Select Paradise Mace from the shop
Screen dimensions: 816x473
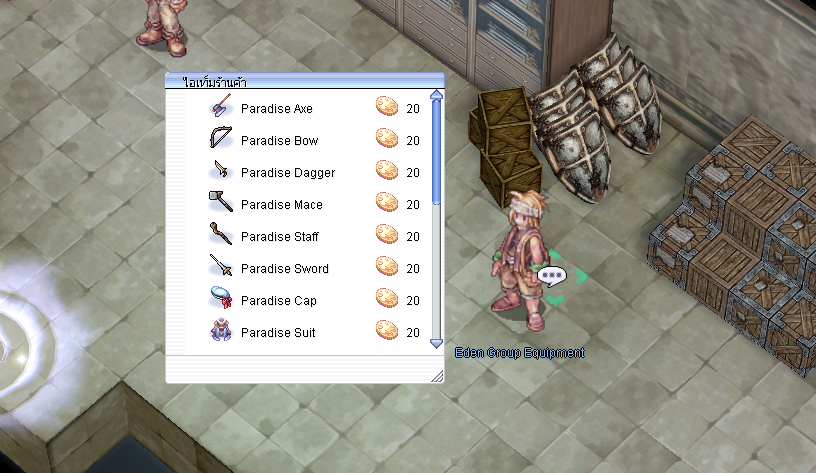tap(281, 204)
